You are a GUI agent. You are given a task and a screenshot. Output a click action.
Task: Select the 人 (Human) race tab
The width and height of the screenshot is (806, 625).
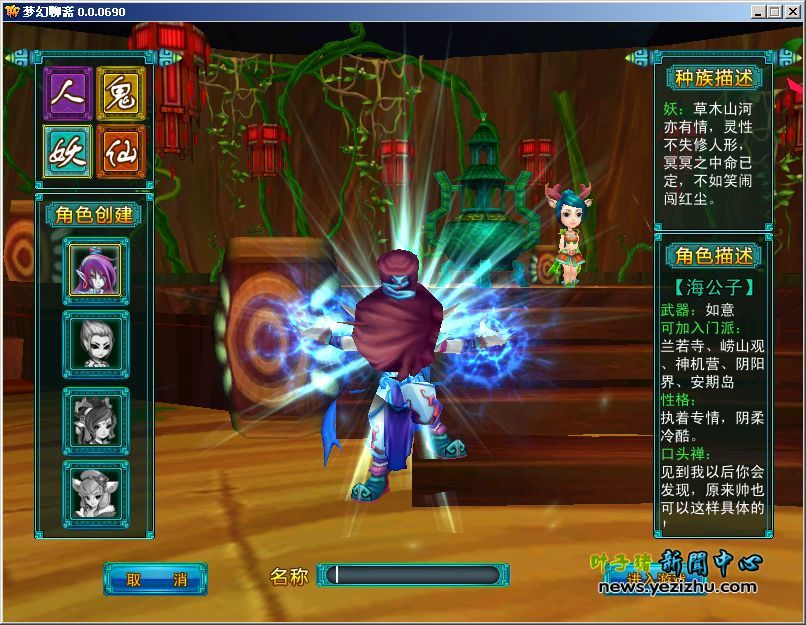[x=68, y=93]
